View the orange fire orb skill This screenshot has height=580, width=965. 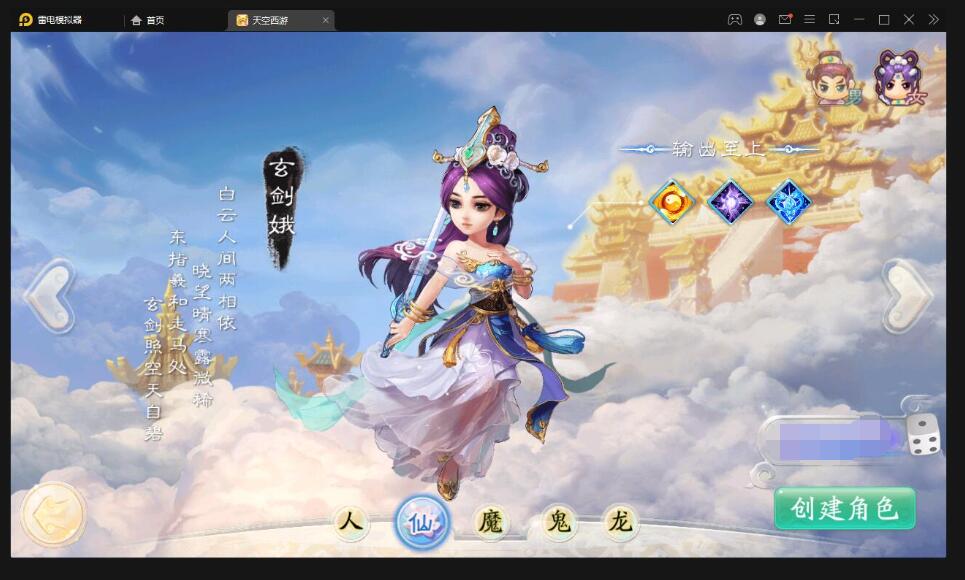point(672,202)
